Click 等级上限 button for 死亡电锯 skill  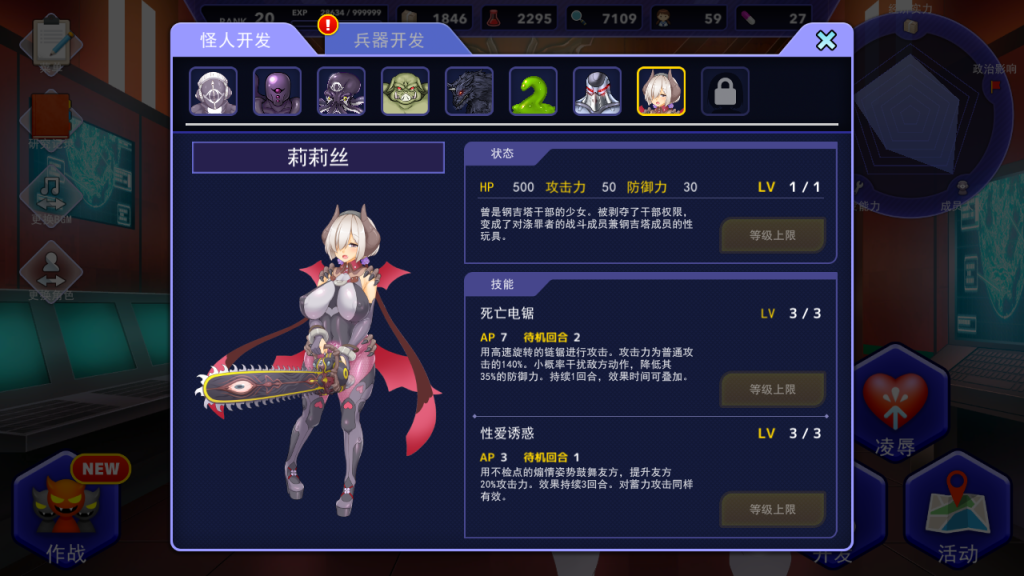pos(773,389)
